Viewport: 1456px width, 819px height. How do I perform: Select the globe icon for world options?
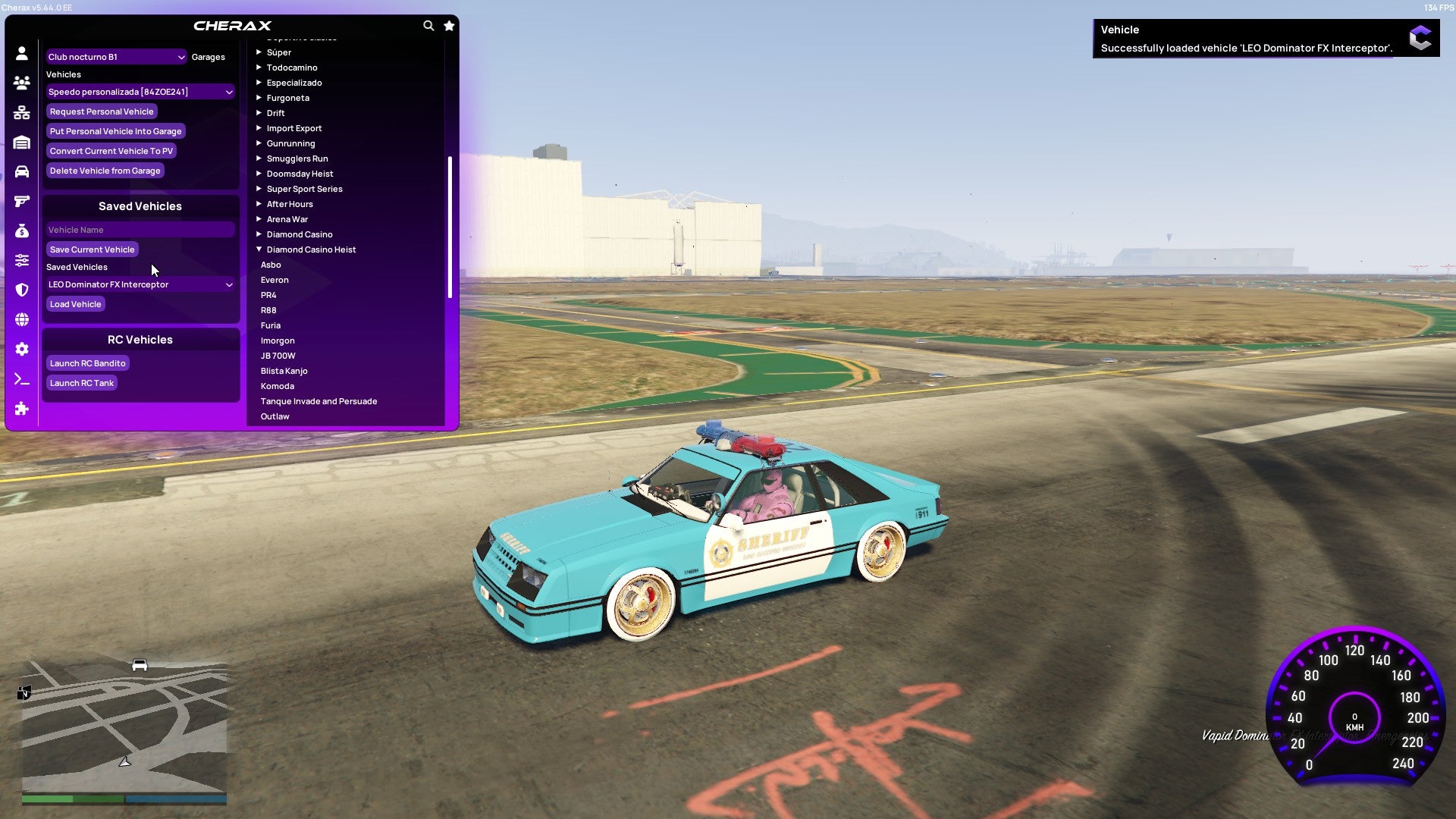pos(22,319)
